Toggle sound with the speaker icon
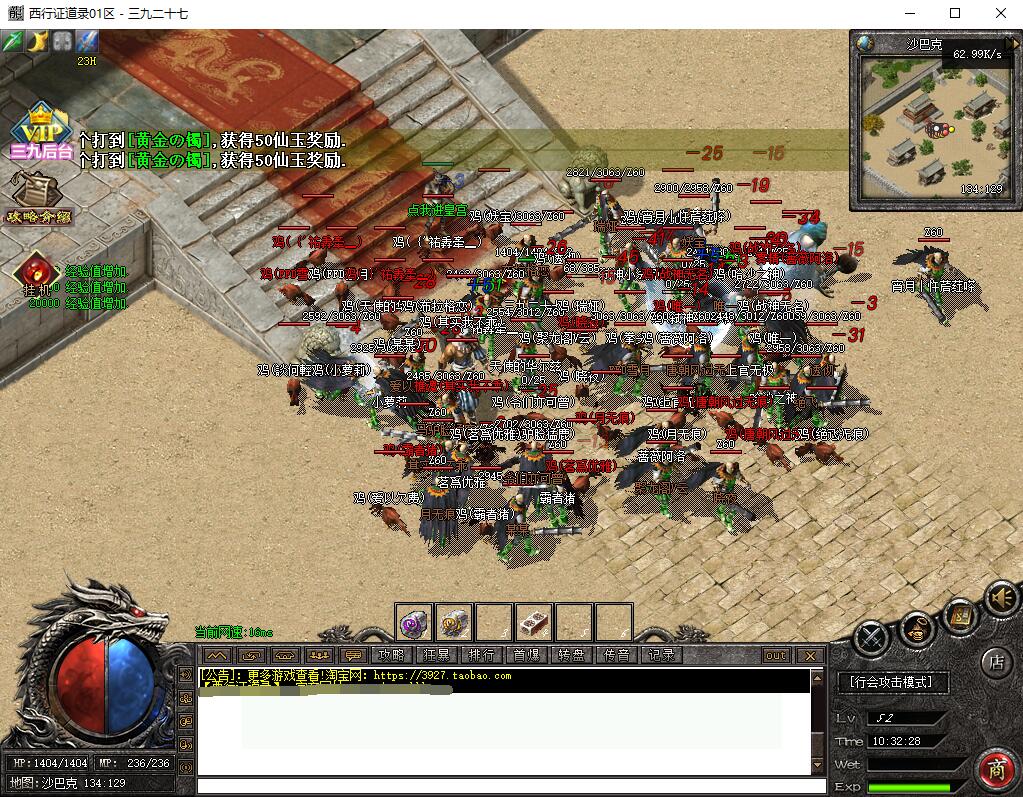This screenshot has width=1023, height=797. pyautogui.click(x=1000, y=598)
